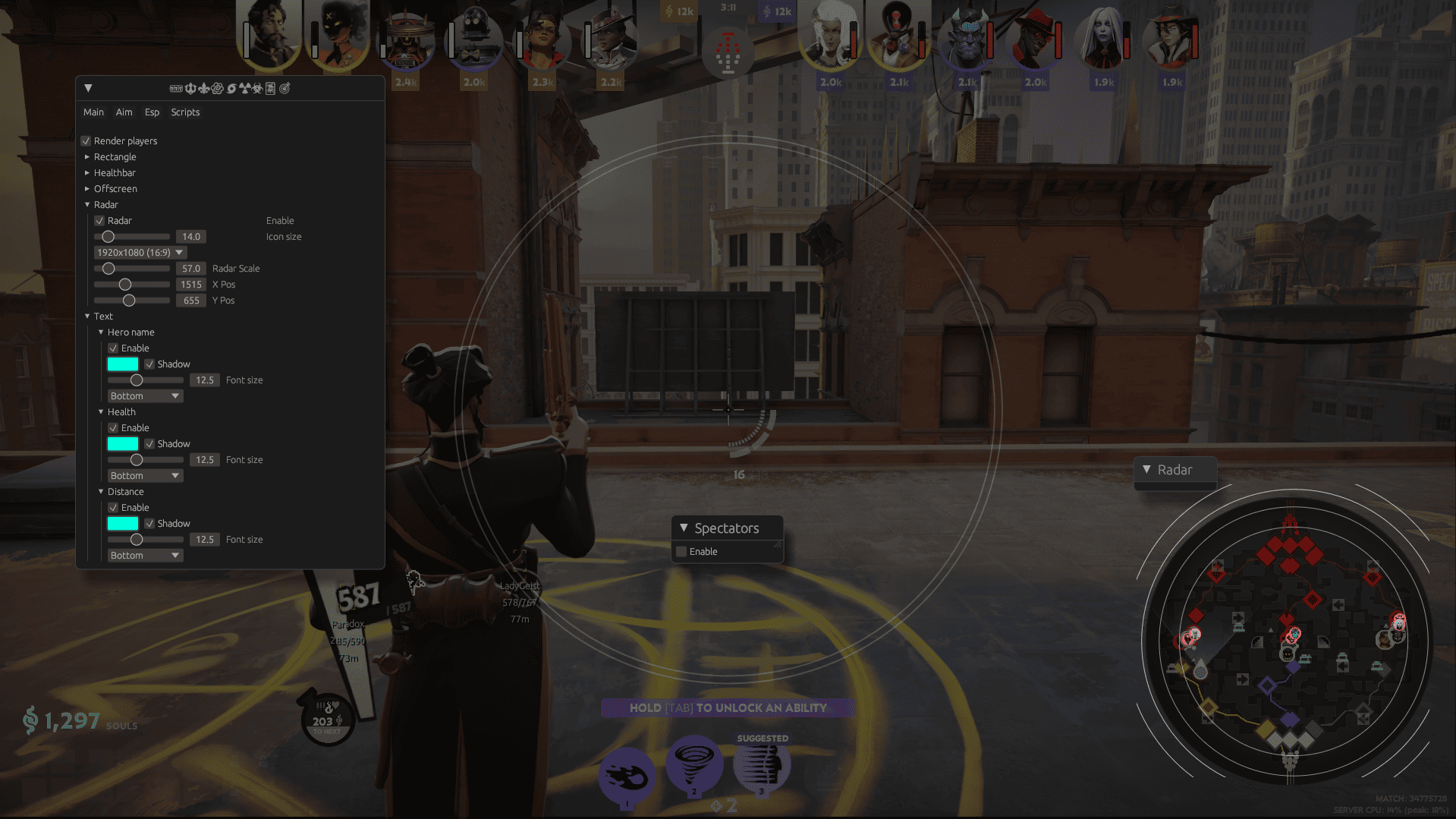Image resolution: width=1456 pixels, height=819 pixels.
Task: Toggle the Spectators Enable checkbox
Action: coord(681,552)
